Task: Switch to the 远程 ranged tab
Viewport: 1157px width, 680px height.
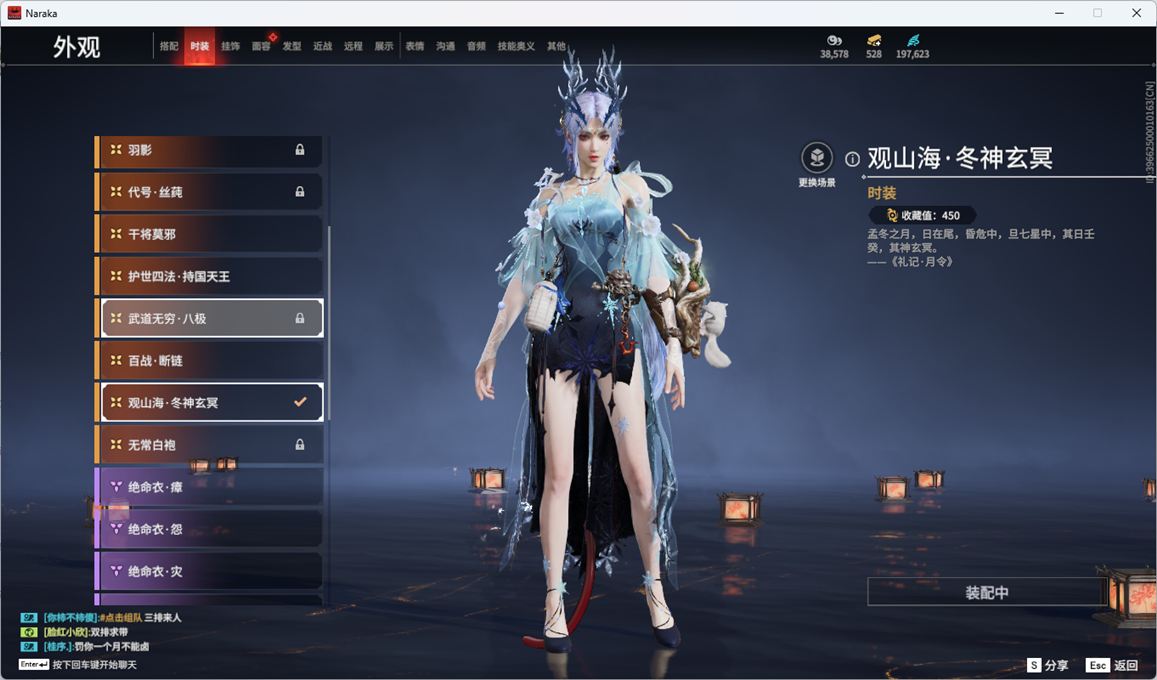Action: click(353, 46)
